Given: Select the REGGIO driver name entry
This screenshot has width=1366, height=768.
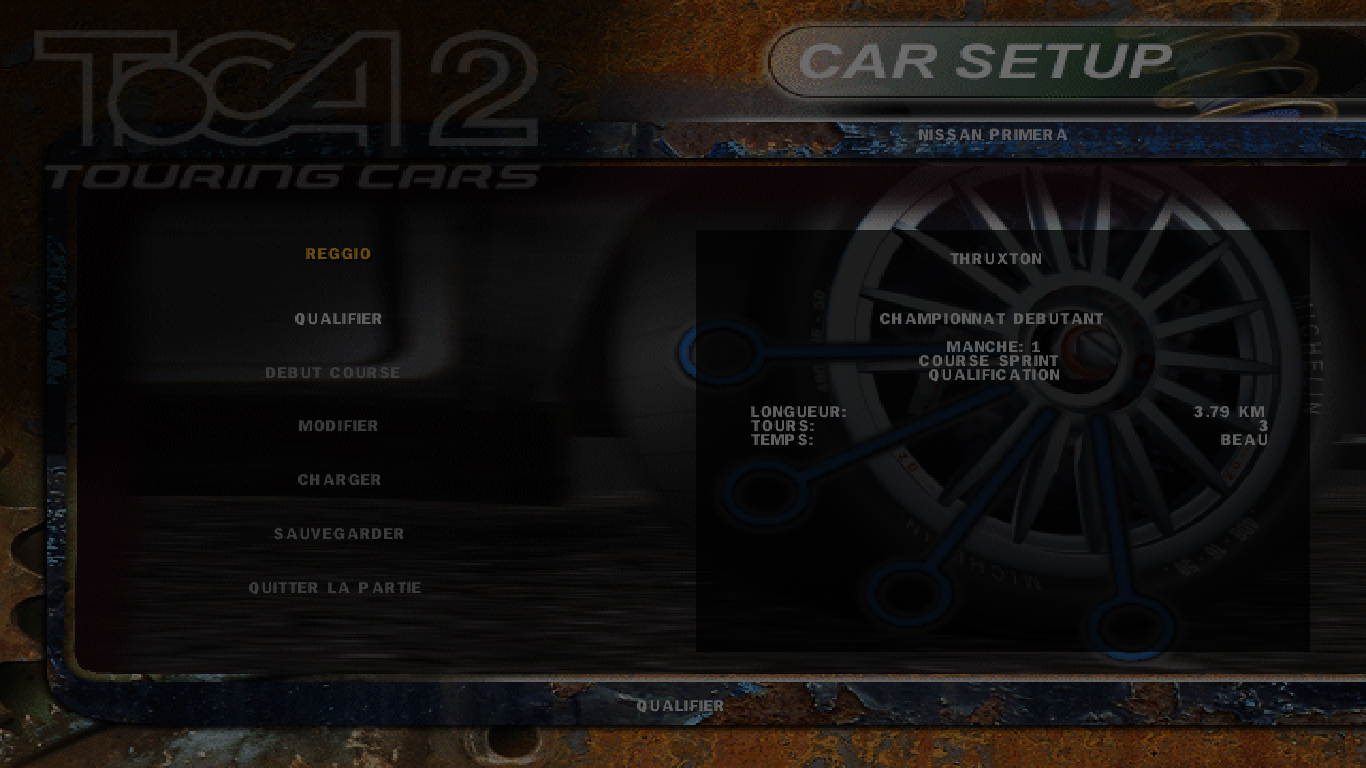Looking at the screenshot, I should (x=338, y=254).
